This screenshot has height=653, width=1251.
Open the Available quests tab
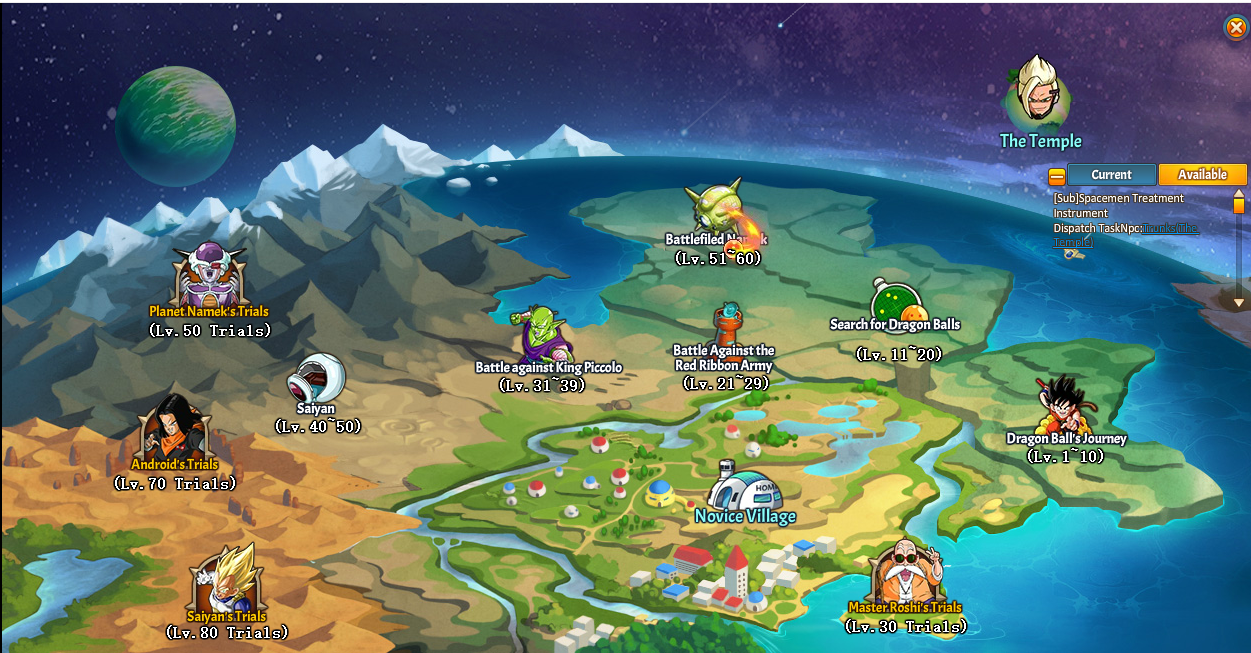pyautogui.click(x=1202, y=175)
